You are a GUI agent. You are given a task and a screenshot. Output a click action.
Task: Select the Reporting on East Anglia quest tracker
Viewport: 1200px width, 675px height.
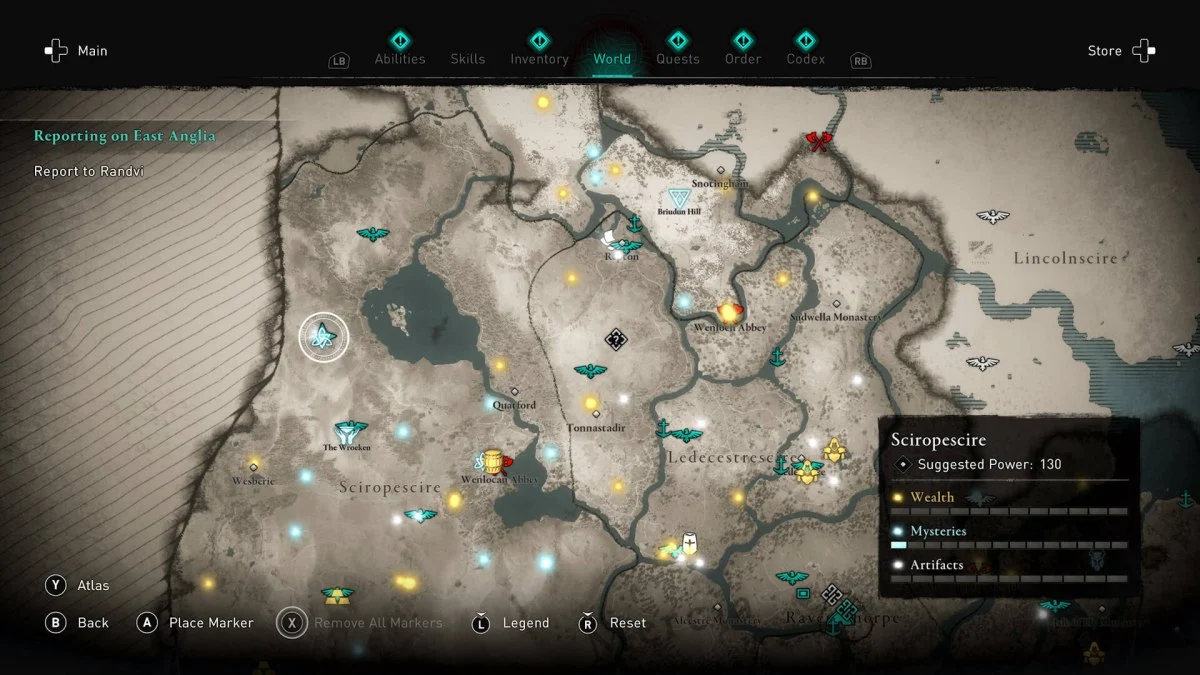pos(125,136)
